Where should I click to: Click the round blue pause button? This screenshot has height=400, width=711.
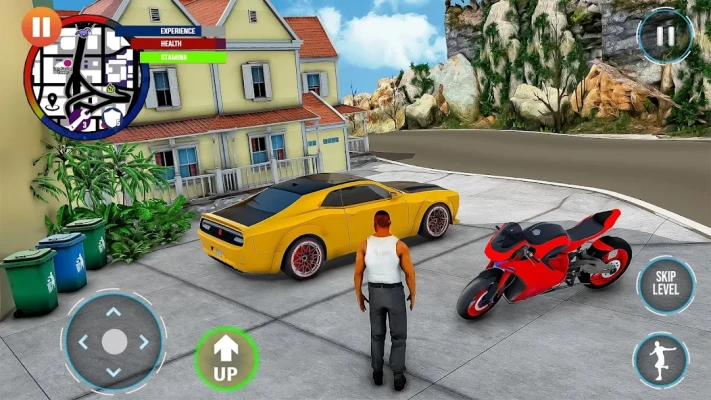664,36
